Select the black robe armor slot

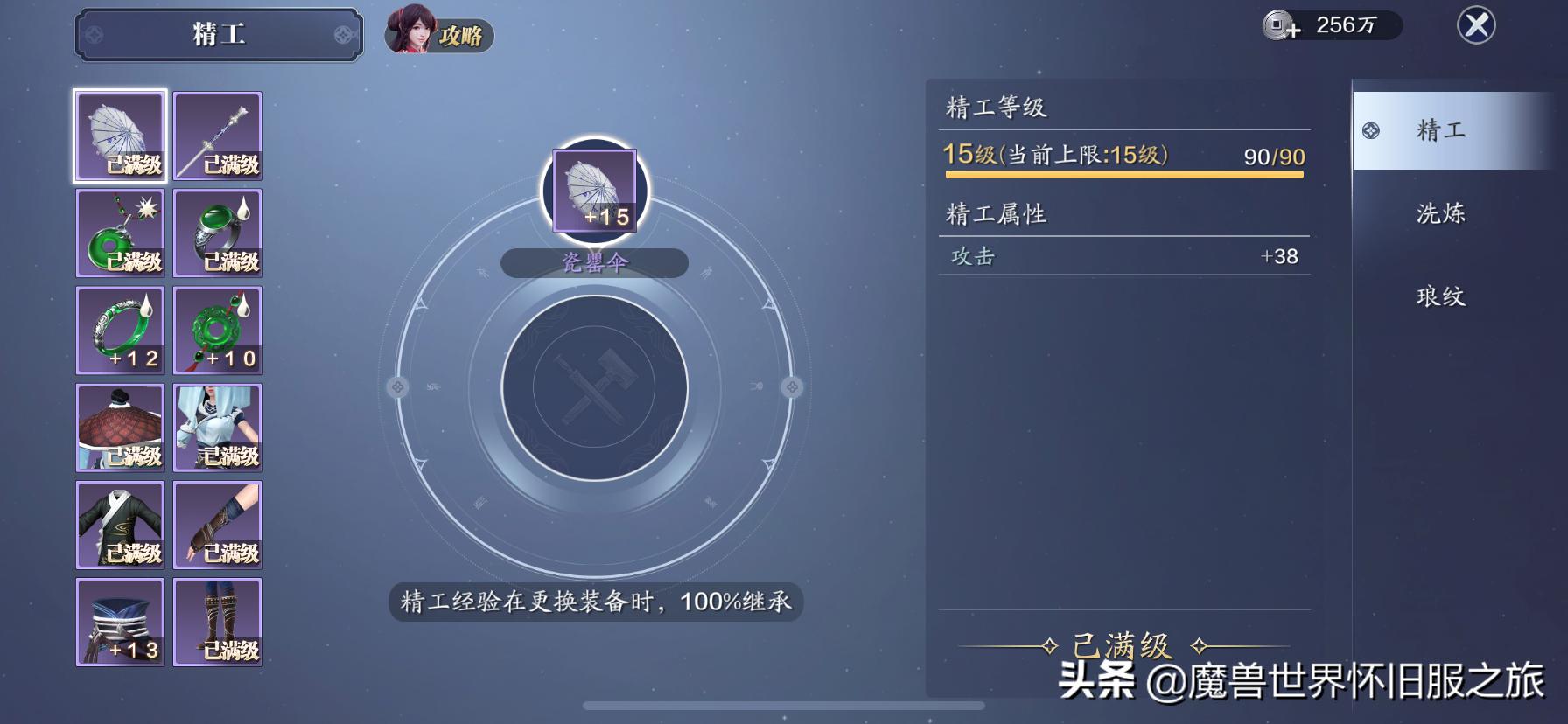[120, 526]
